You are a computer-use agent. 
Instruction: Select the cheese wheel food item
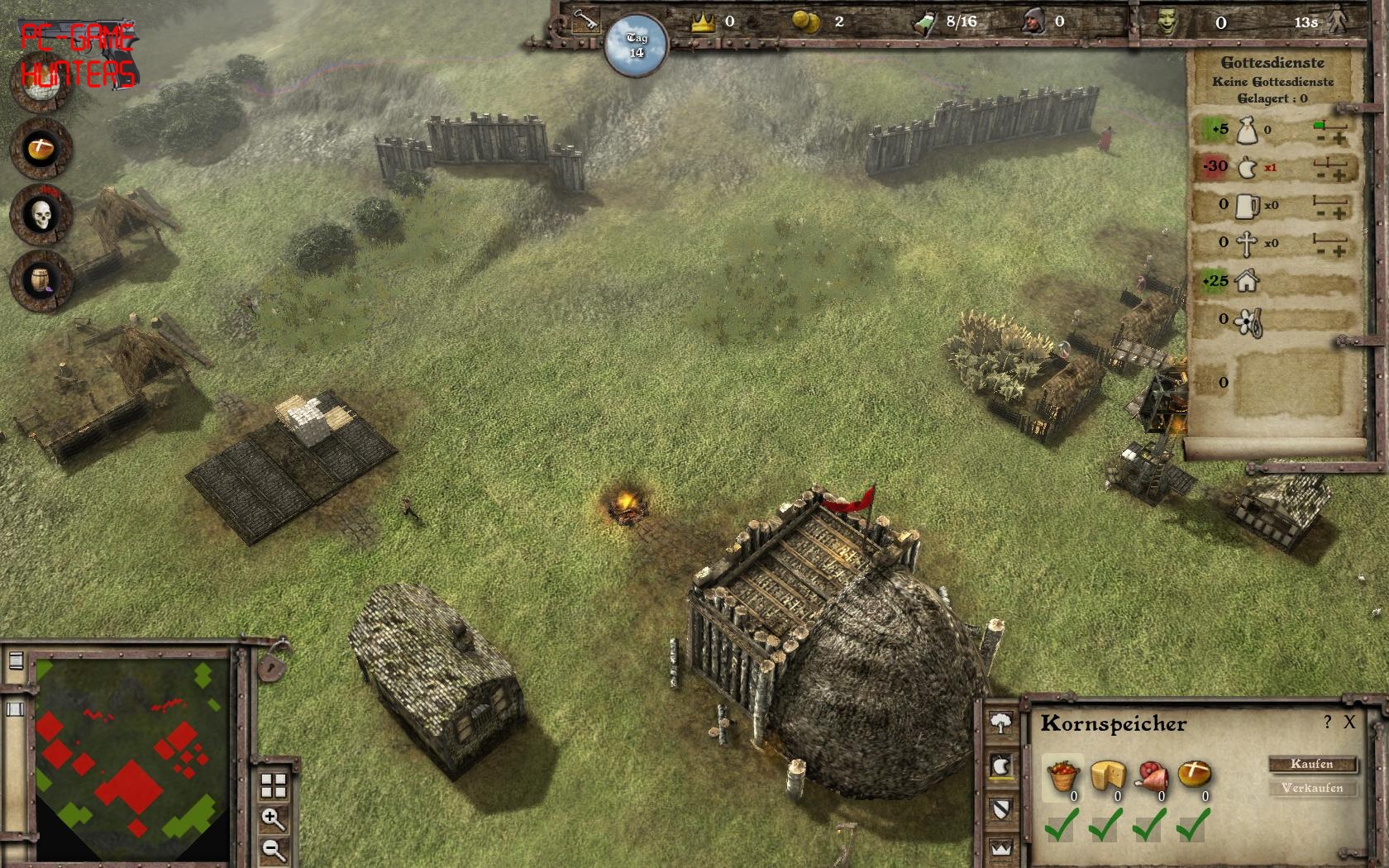pyautogui.click(x=1108, y=775)
